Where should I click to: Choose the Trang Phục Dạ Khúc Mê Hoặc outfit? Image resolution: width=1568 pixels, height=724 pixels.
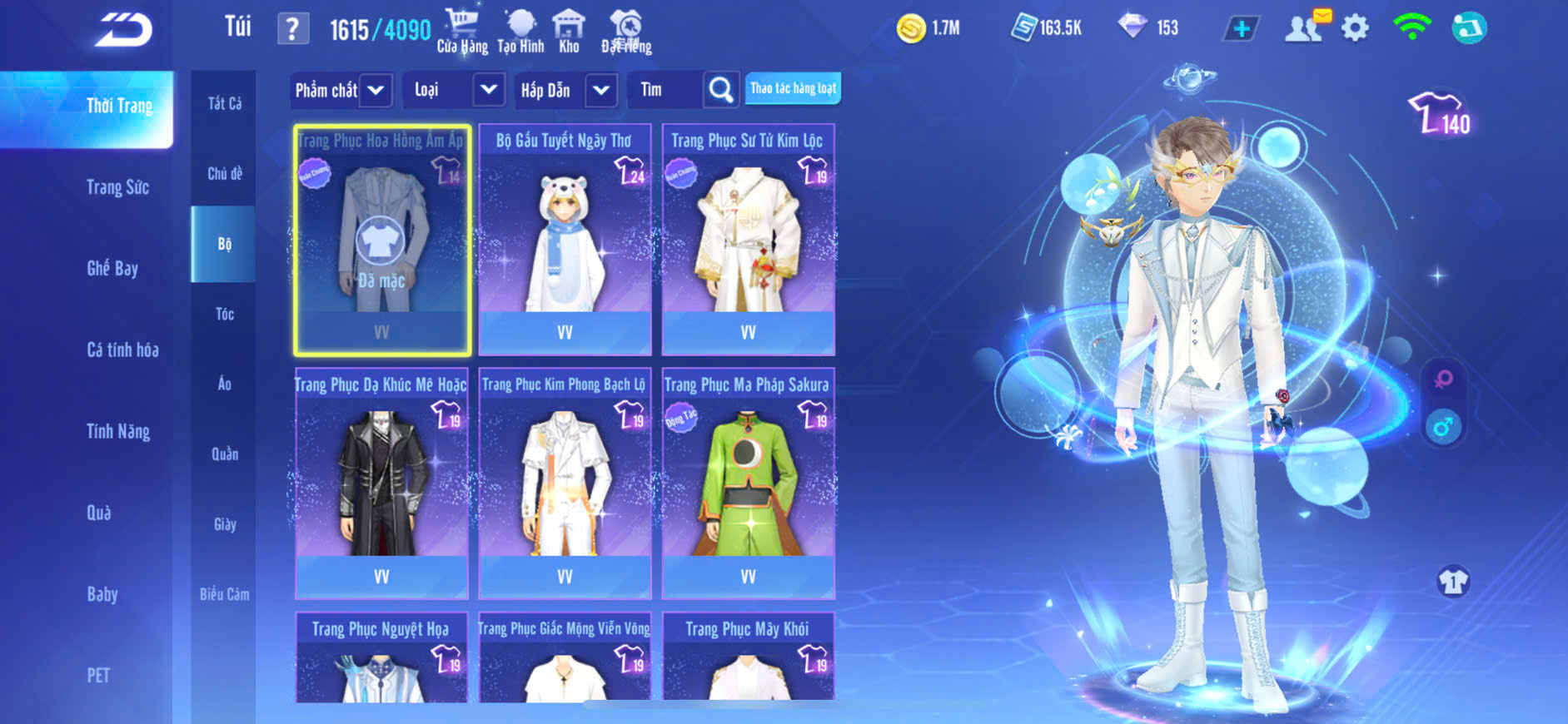pos(381,483)
